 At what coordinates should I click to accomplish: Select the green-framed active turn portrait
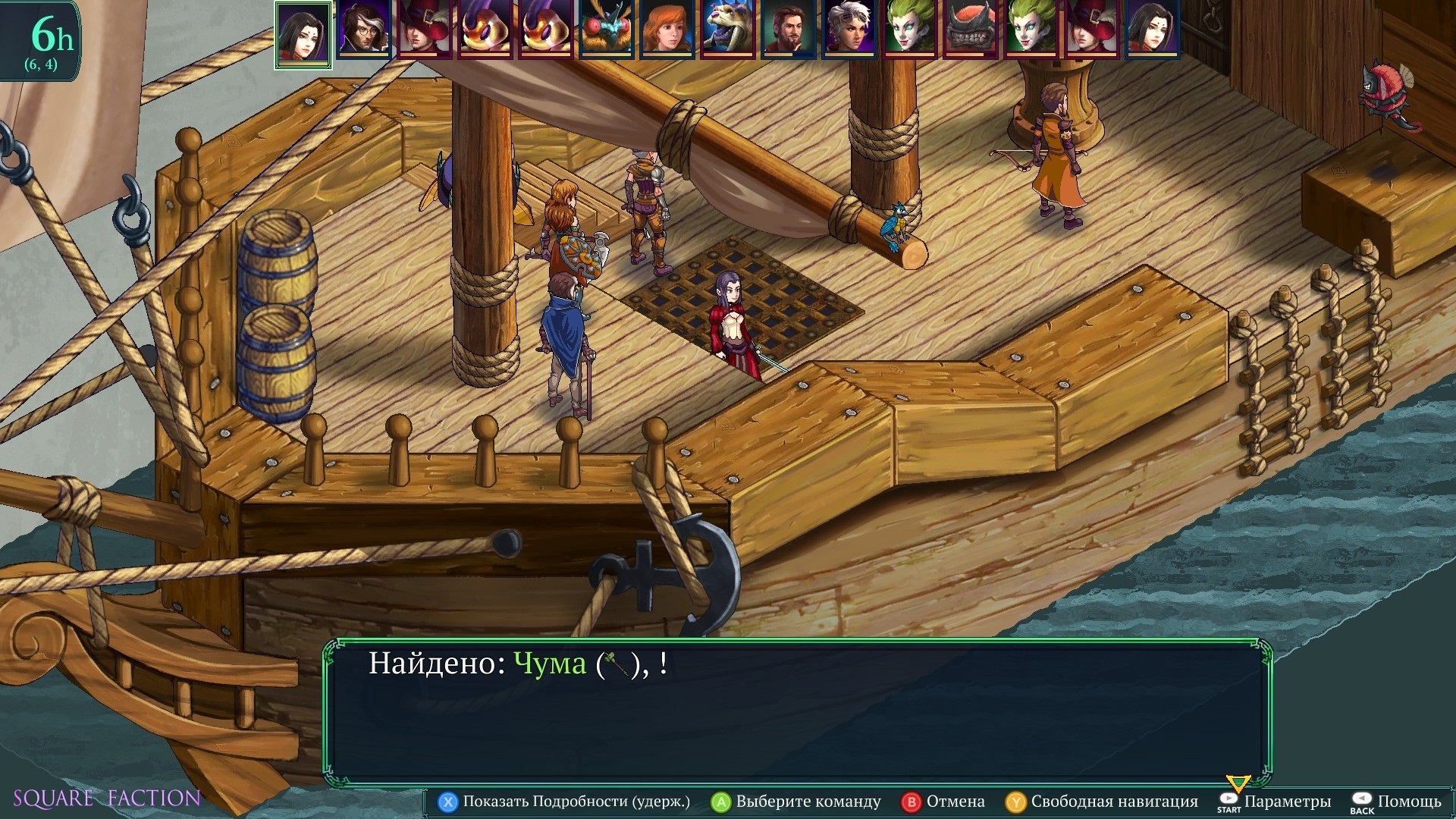(x=303, y=33)
